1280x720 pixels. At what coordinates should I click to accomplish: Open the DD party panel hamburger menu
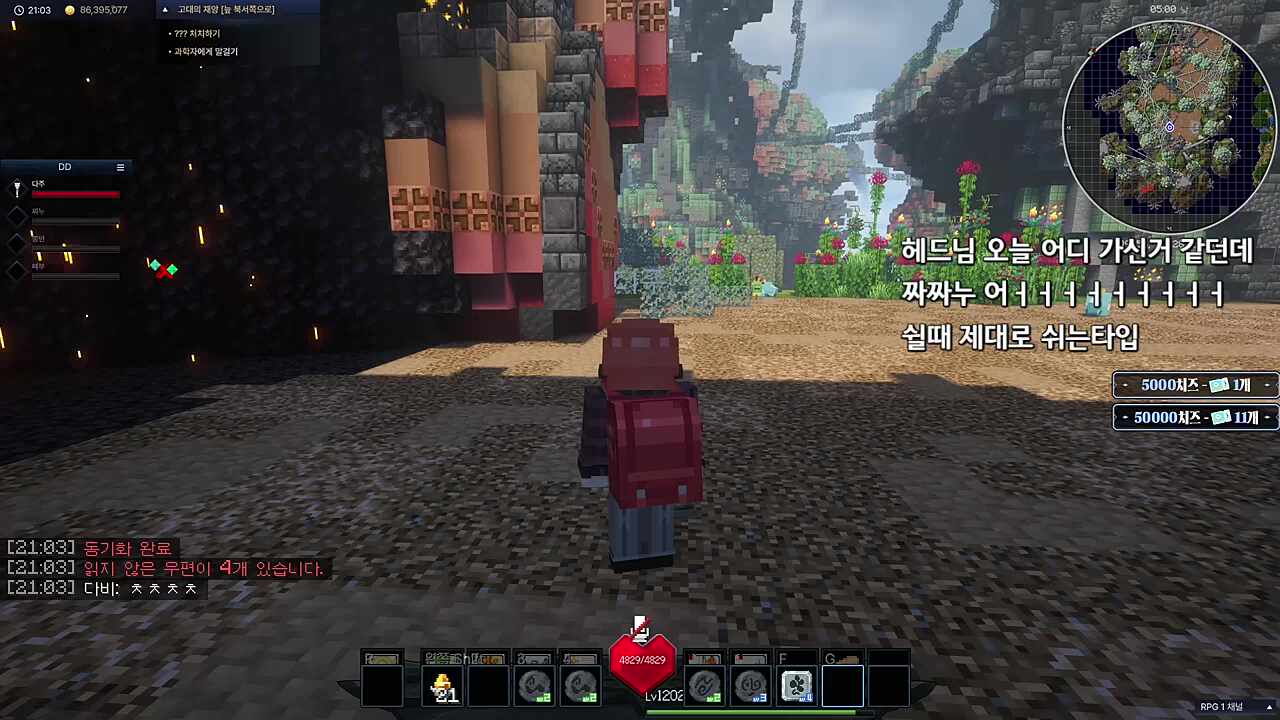click(x=120, y=167)
